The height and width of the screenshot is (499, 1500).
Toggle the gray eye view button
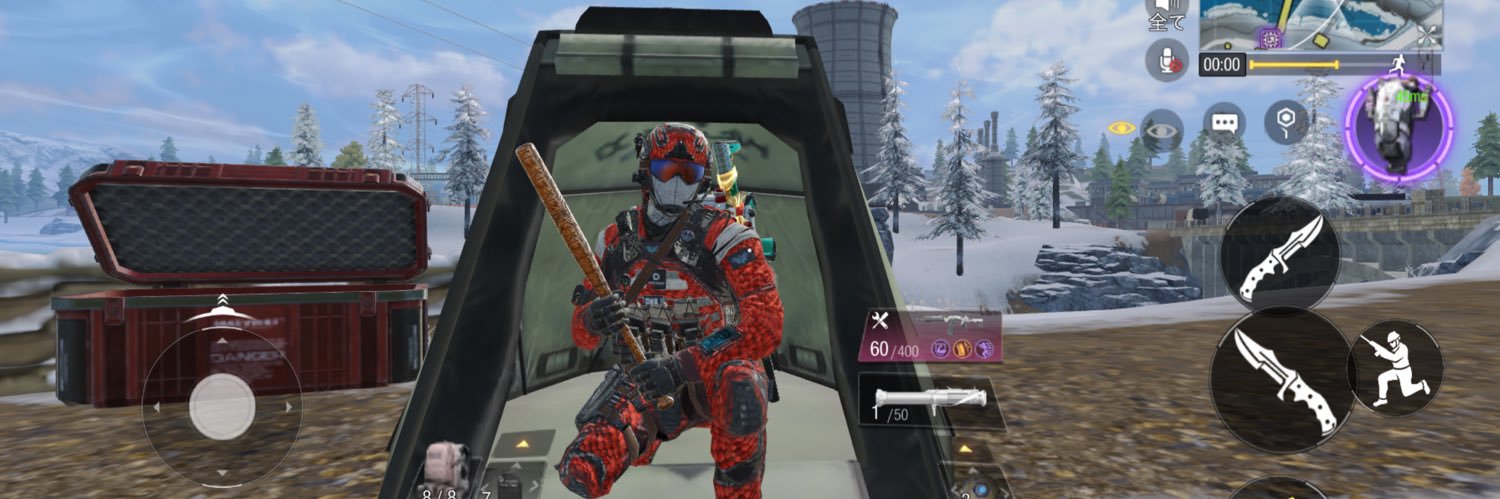pyautogui.click(x=1161, y=130)
